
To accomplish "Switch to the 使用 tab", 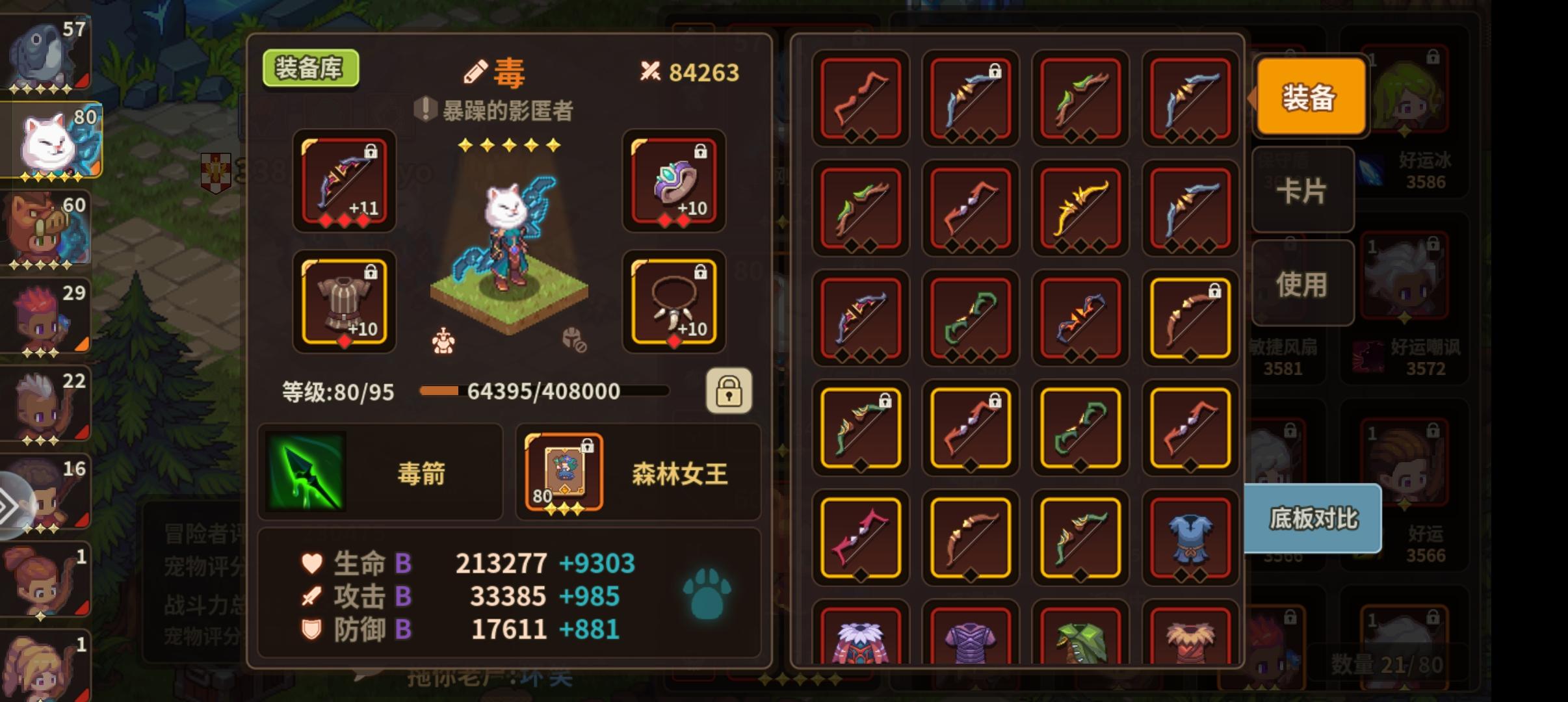I will pyautogui.click(x=1304, y=282).
